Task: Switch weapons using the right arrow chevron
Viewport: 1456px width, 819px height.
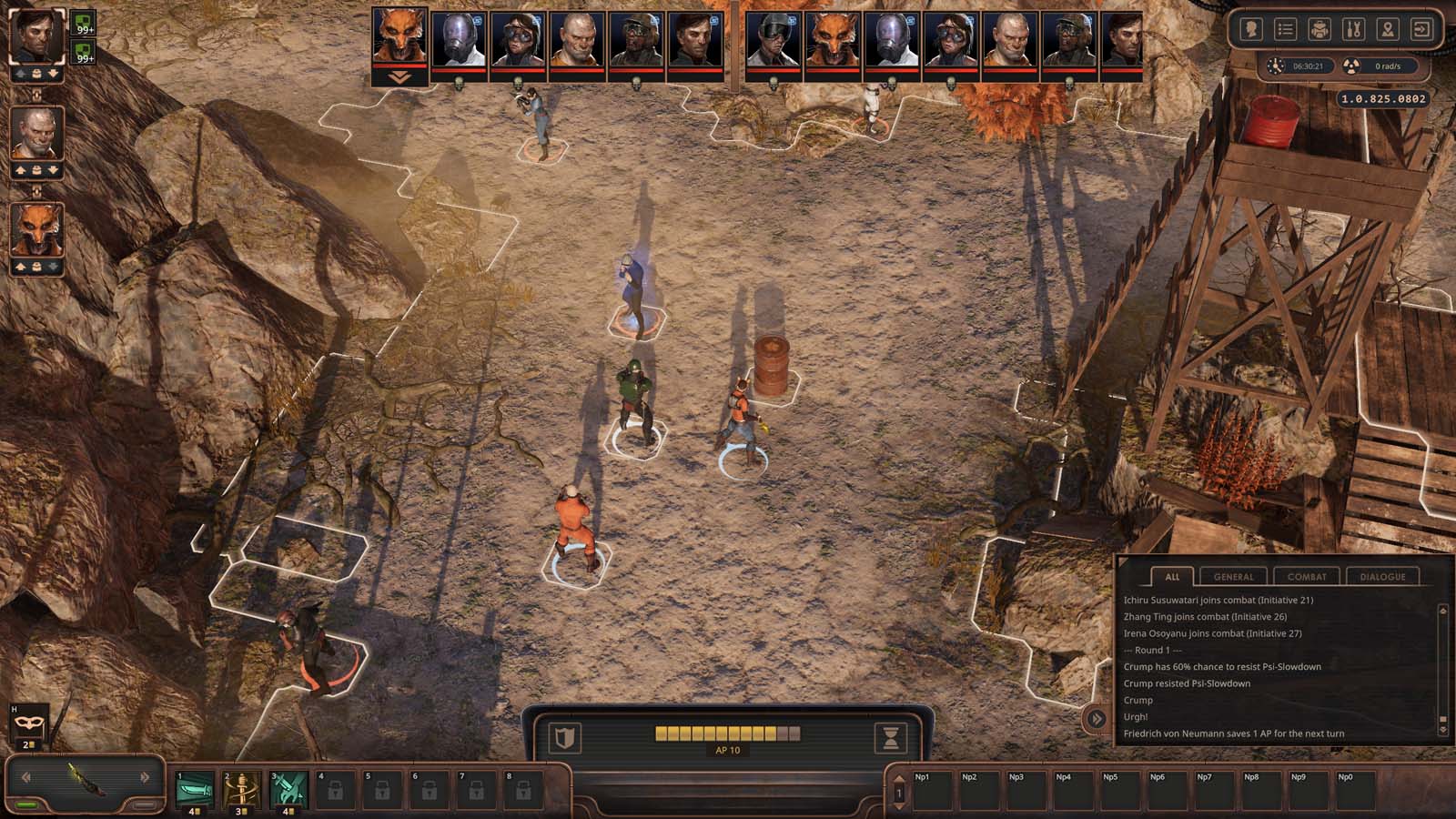Action: [144, 777]
